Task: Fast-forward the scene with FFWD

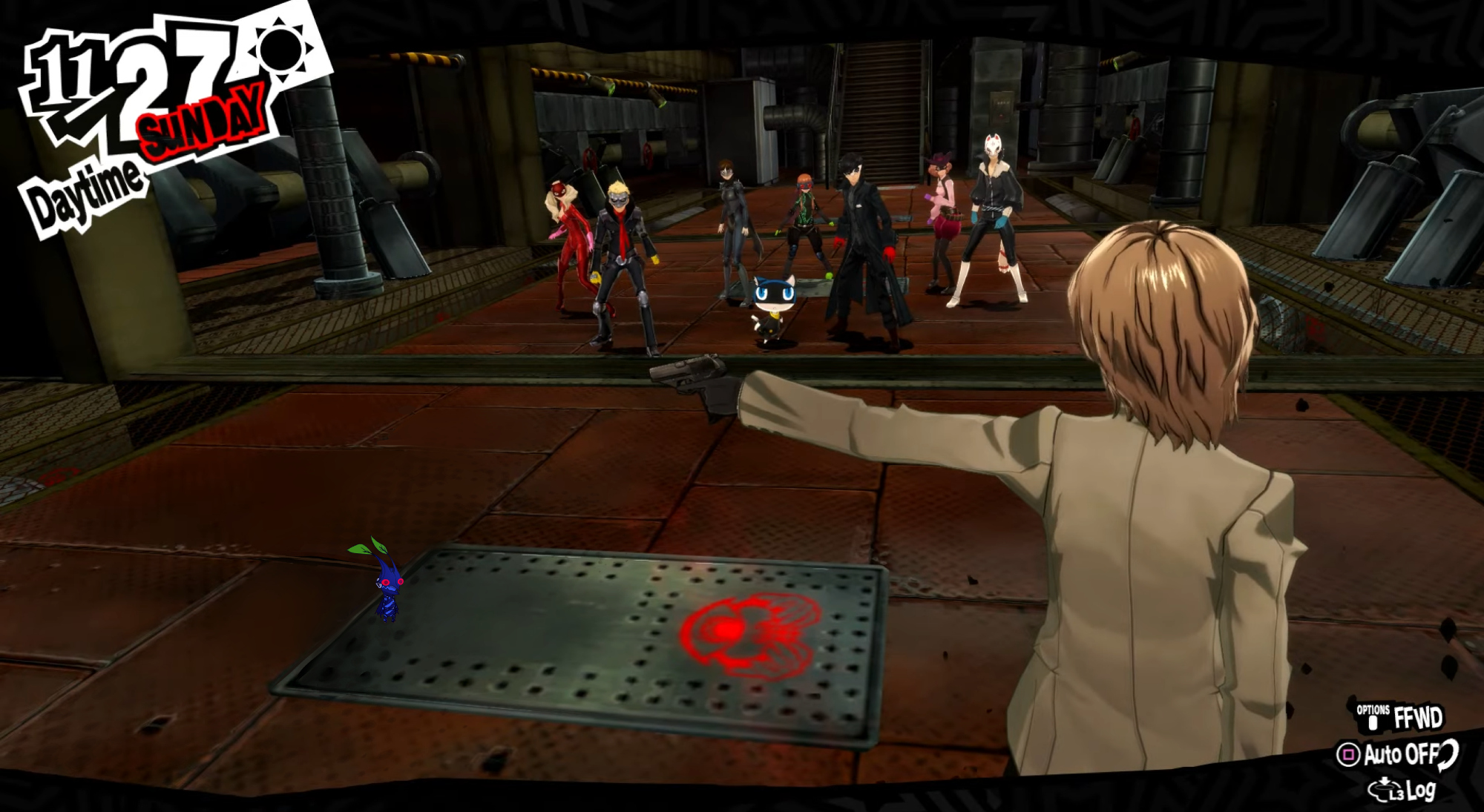Action: pyautogui.click(x=1401, y=718)
